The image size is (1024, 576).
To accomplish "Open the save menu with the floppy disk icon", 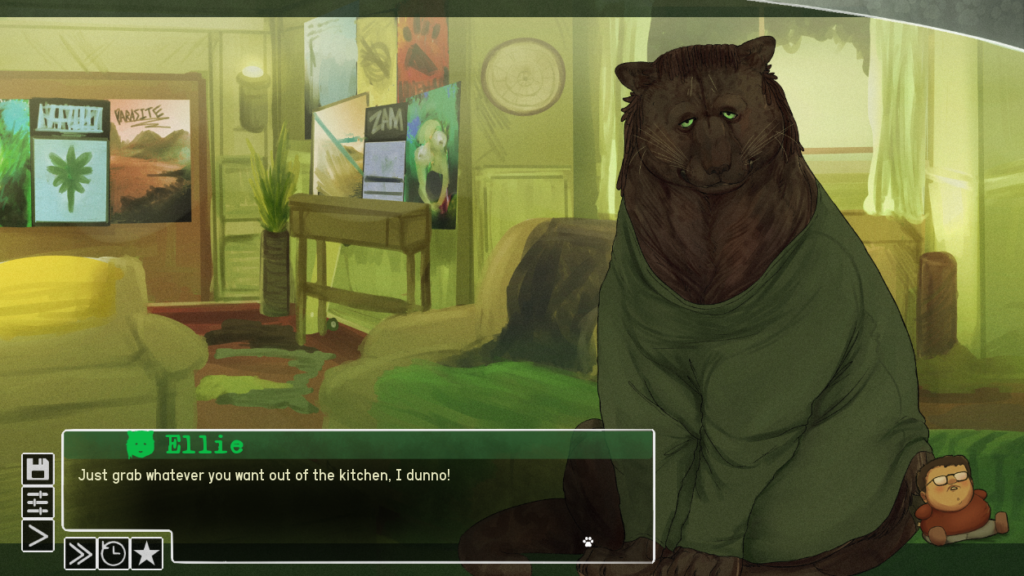I will [x=37, y=469].
